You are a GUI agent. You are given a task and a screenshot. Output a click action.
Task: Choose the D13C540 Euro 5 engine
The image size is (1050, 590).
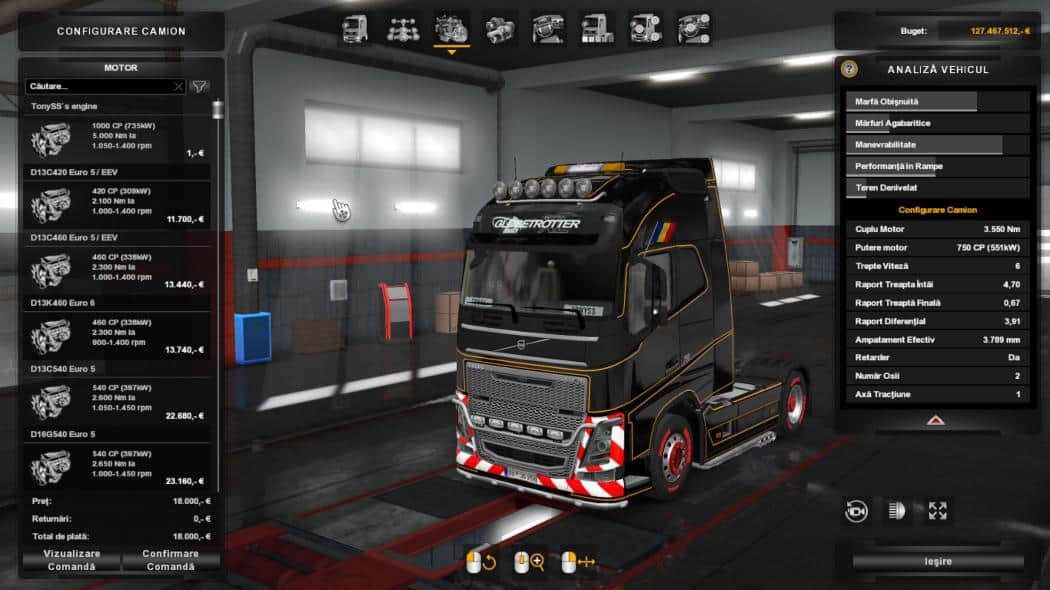(117, 402)
